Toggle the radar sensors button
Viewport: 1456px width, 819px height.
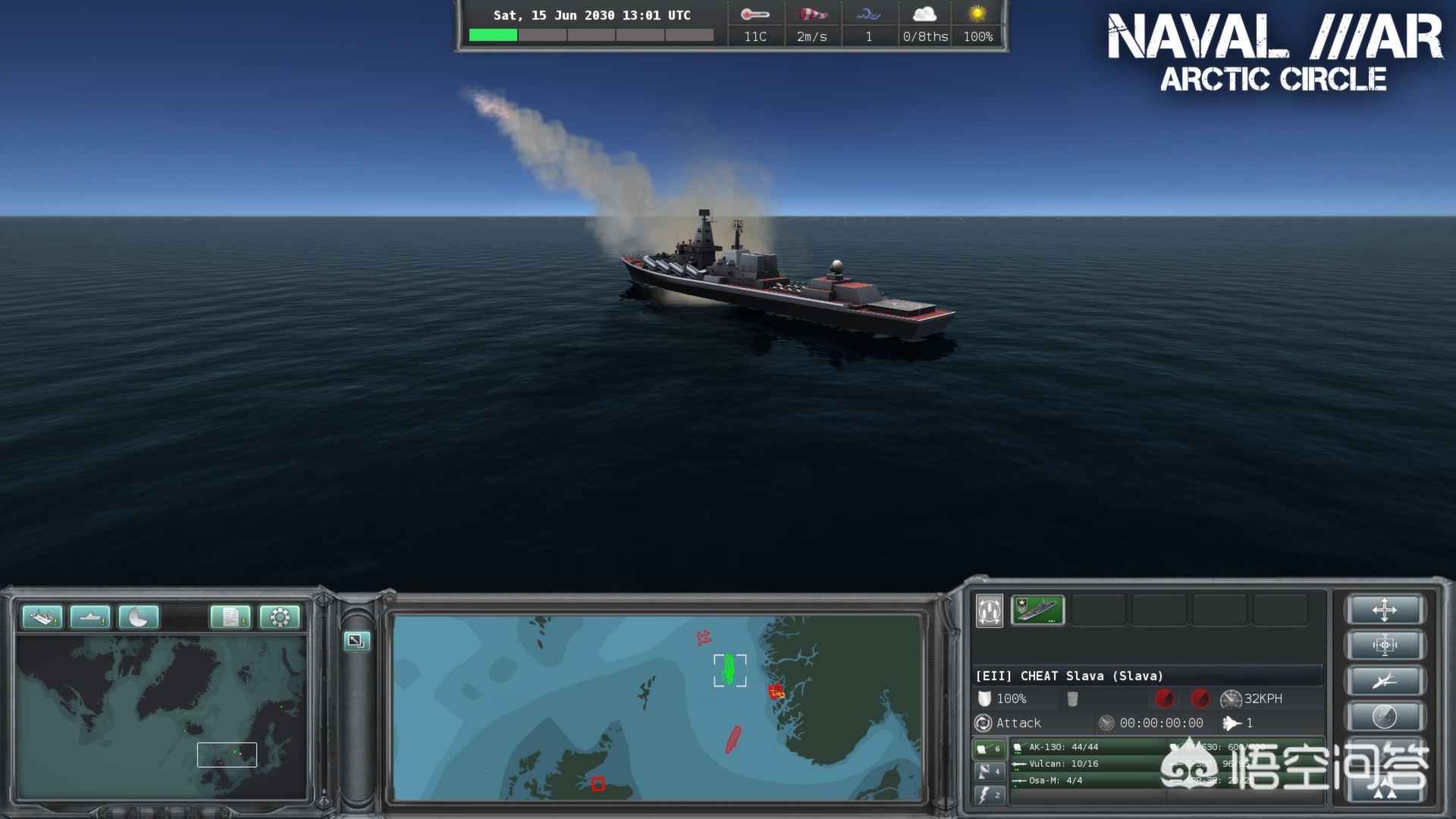pyautogui.click(x=1384, y=716)
